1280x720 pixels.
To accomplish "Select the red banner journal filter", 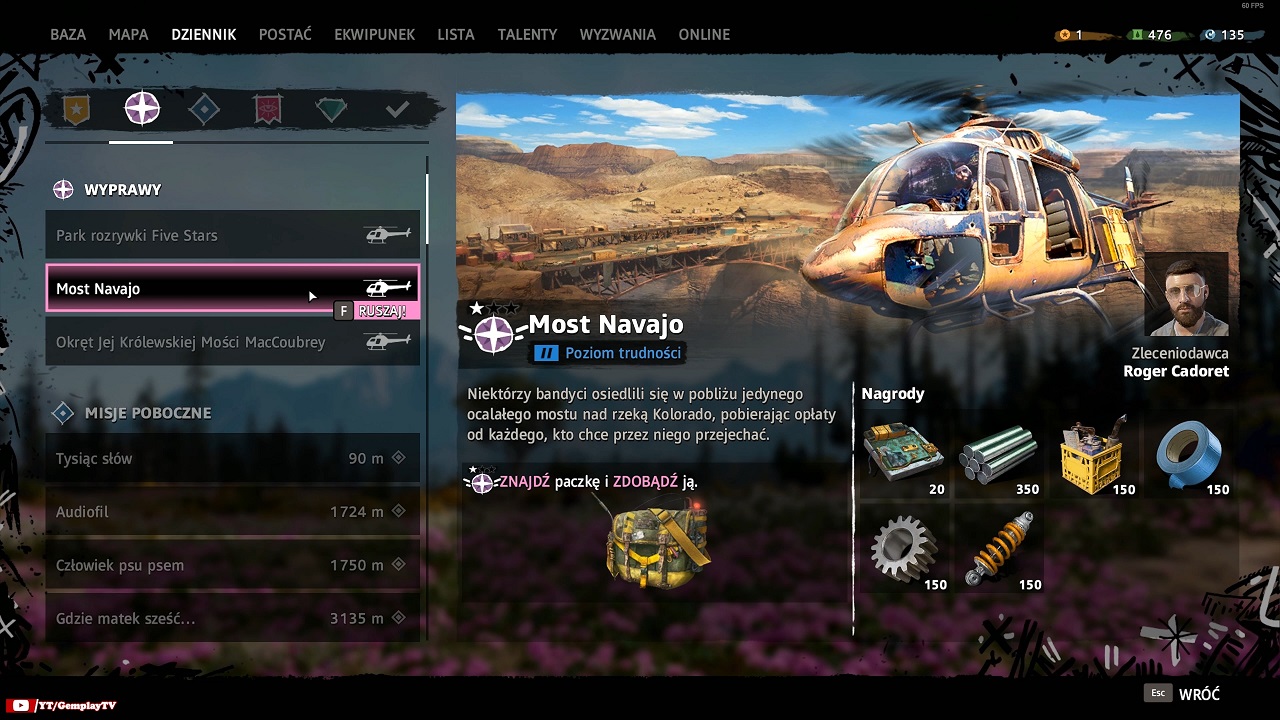I will (267, 109).
